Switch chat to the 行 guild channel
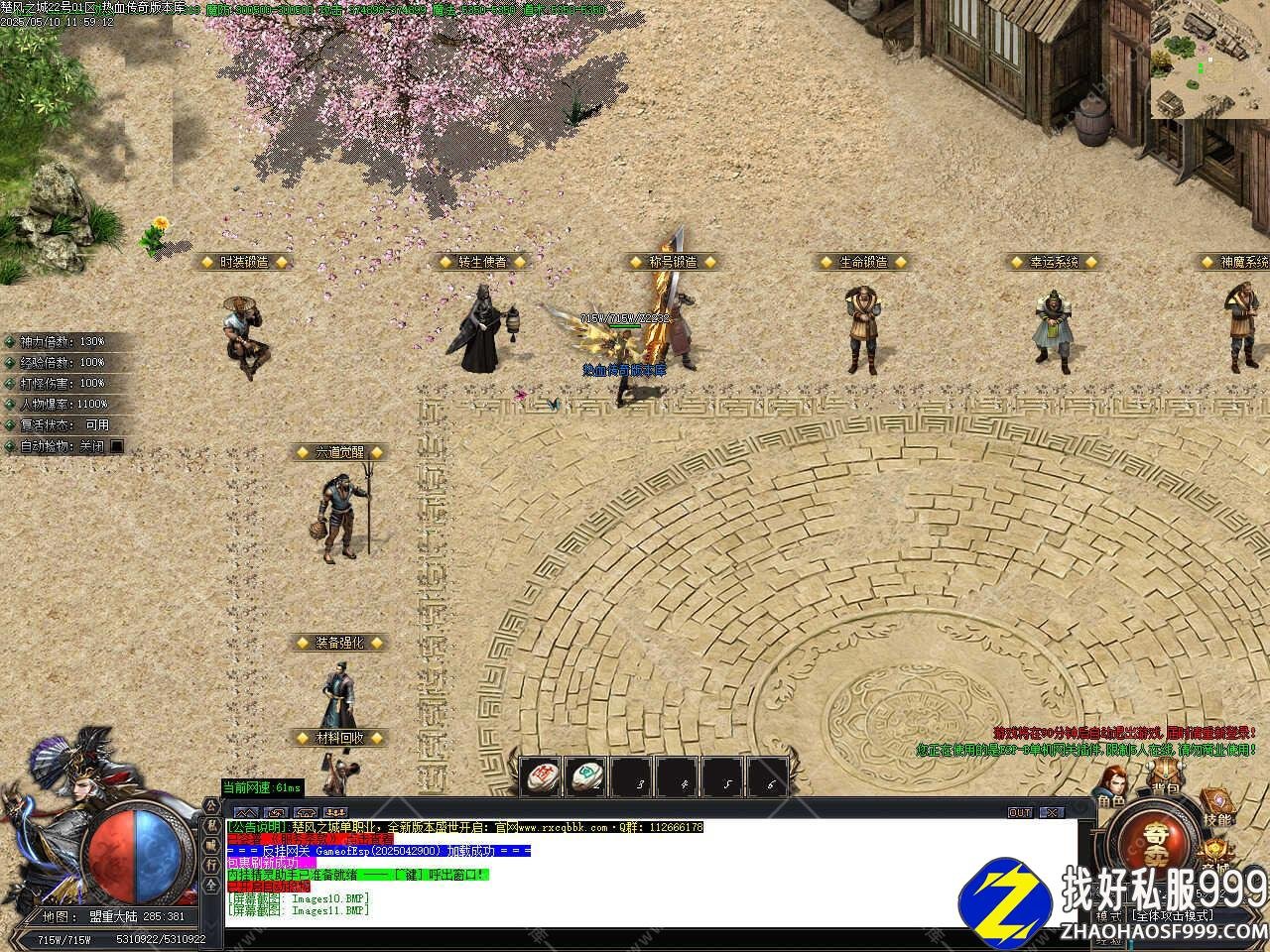This screenshot has height=952, width=1270. [211, 863]
